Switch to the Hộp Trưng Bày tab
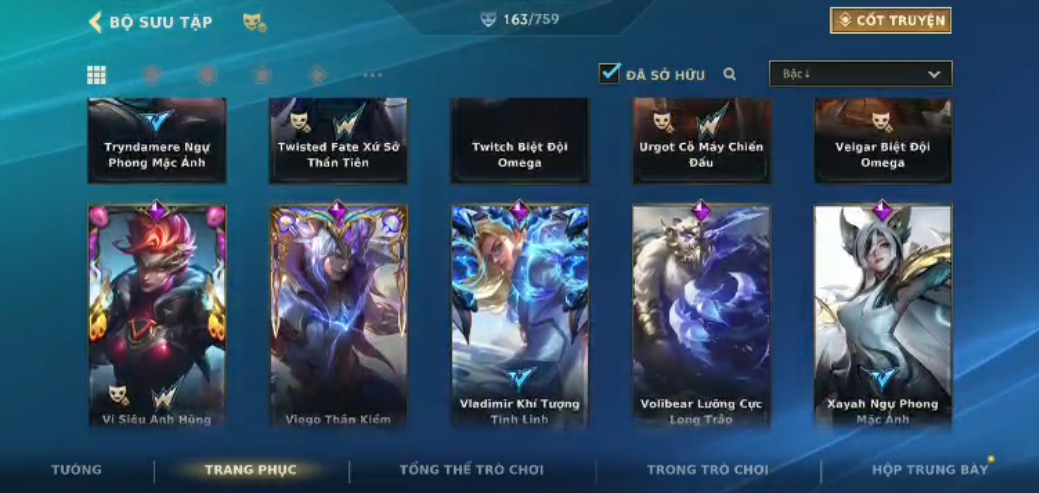 click(x=930, y=469)
